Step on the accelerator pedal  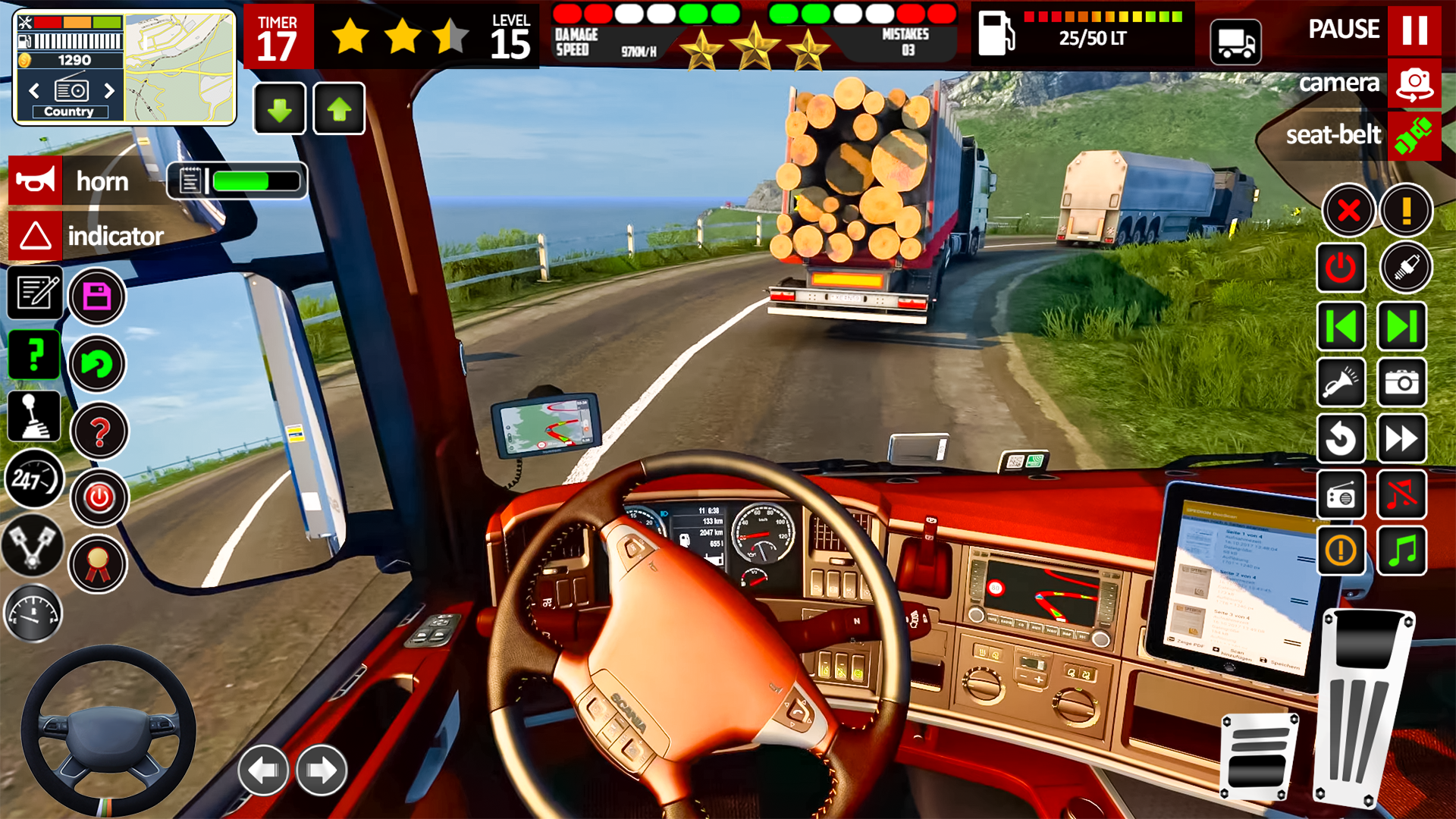click(1365, 705)
